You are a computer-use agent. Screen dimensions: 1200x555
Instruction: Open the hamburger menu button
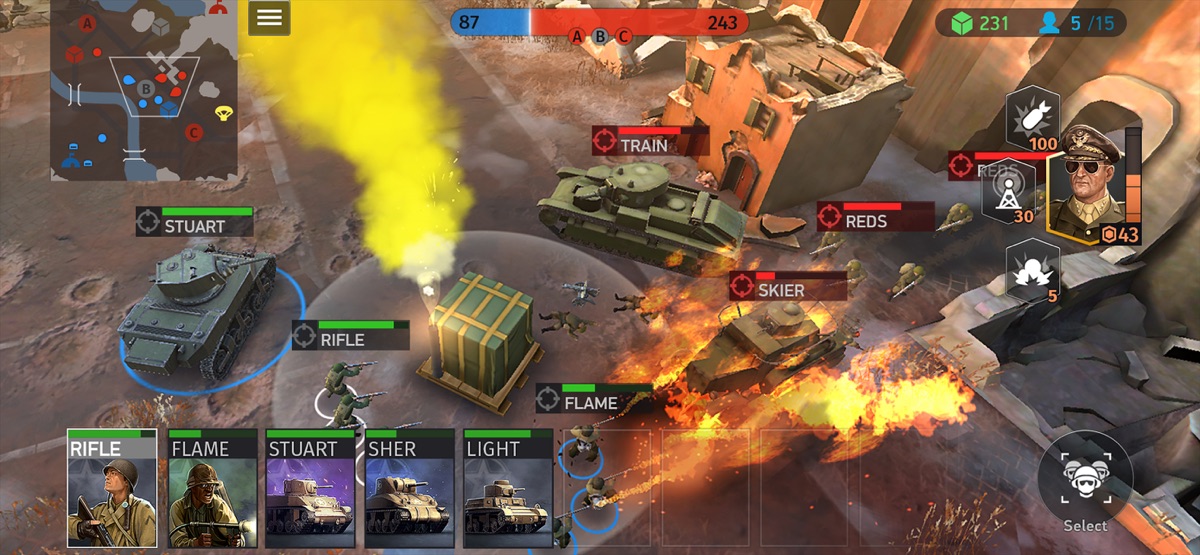click(x=269, y=18)
